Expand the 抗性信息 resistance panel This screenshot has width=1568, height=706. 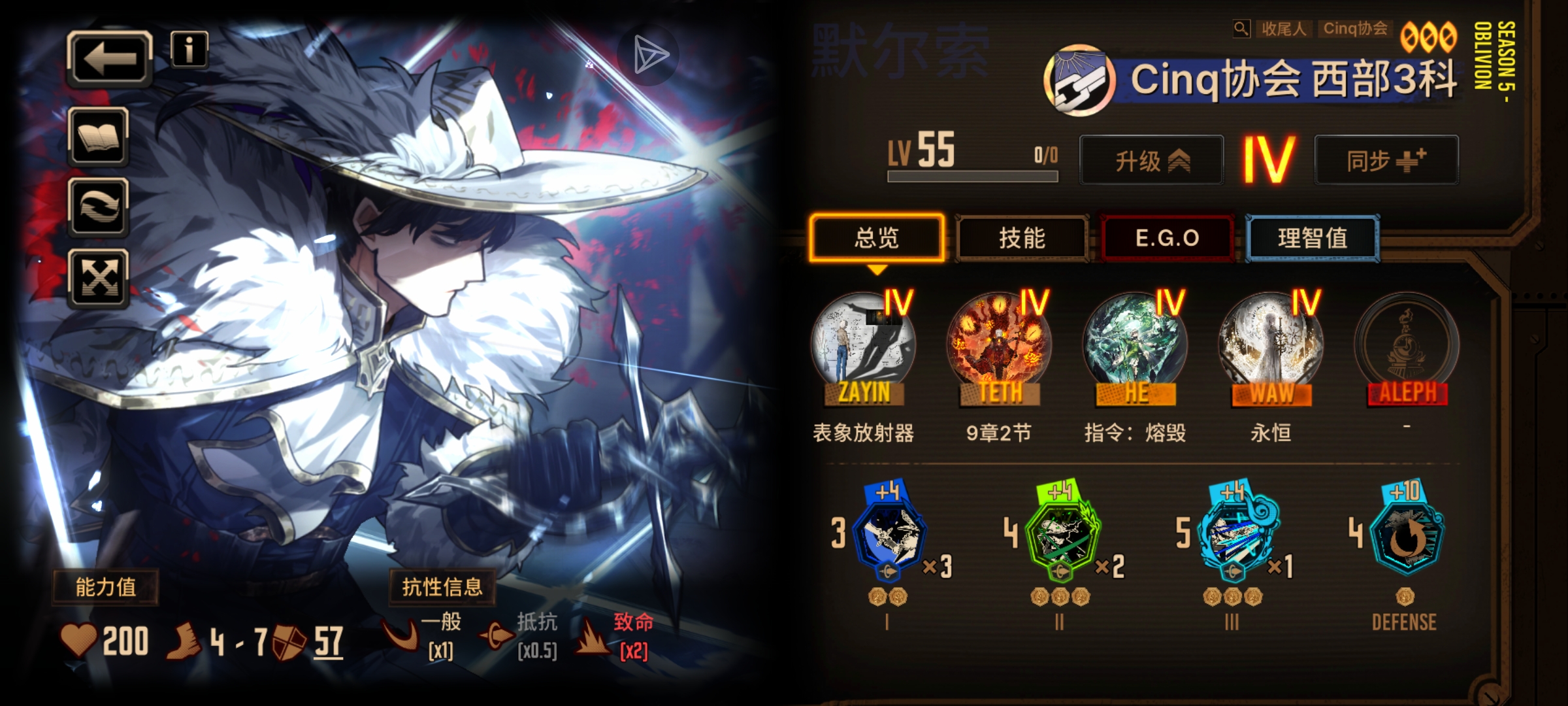pyautogui.click(x=439, y=586)
